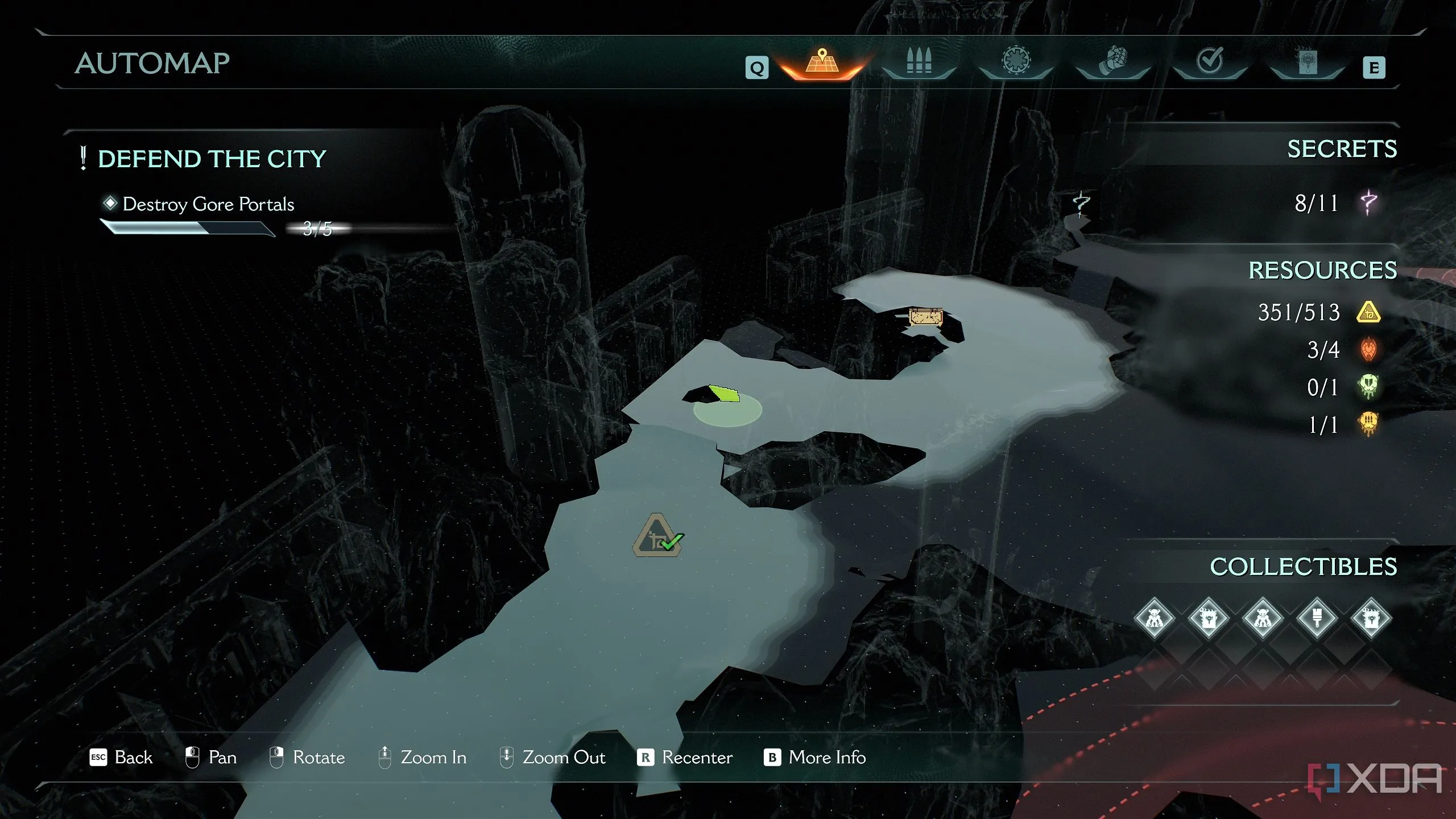Open the spiked shield saw tab
The image size is (1456, 819).
pyautogui.click(x=1016, y=61)
